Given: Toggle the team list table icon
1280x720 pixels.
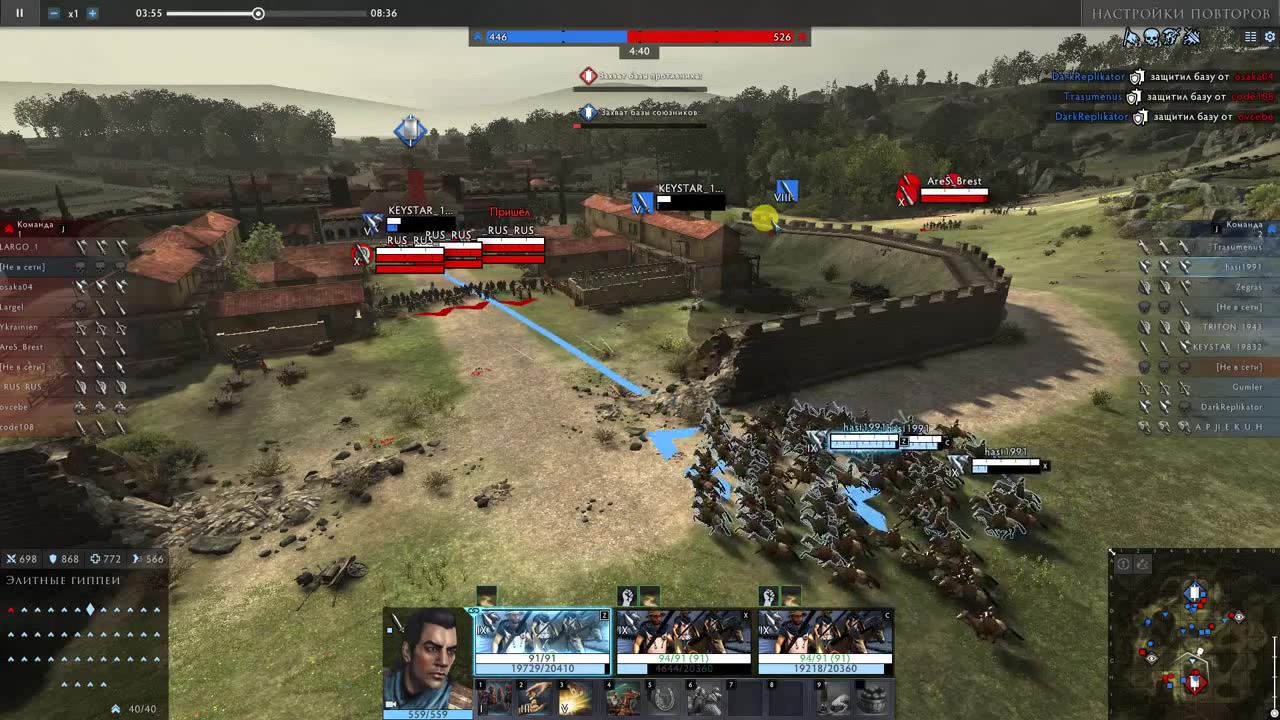Looking at the screenshot, I should tap(1251, 37).
